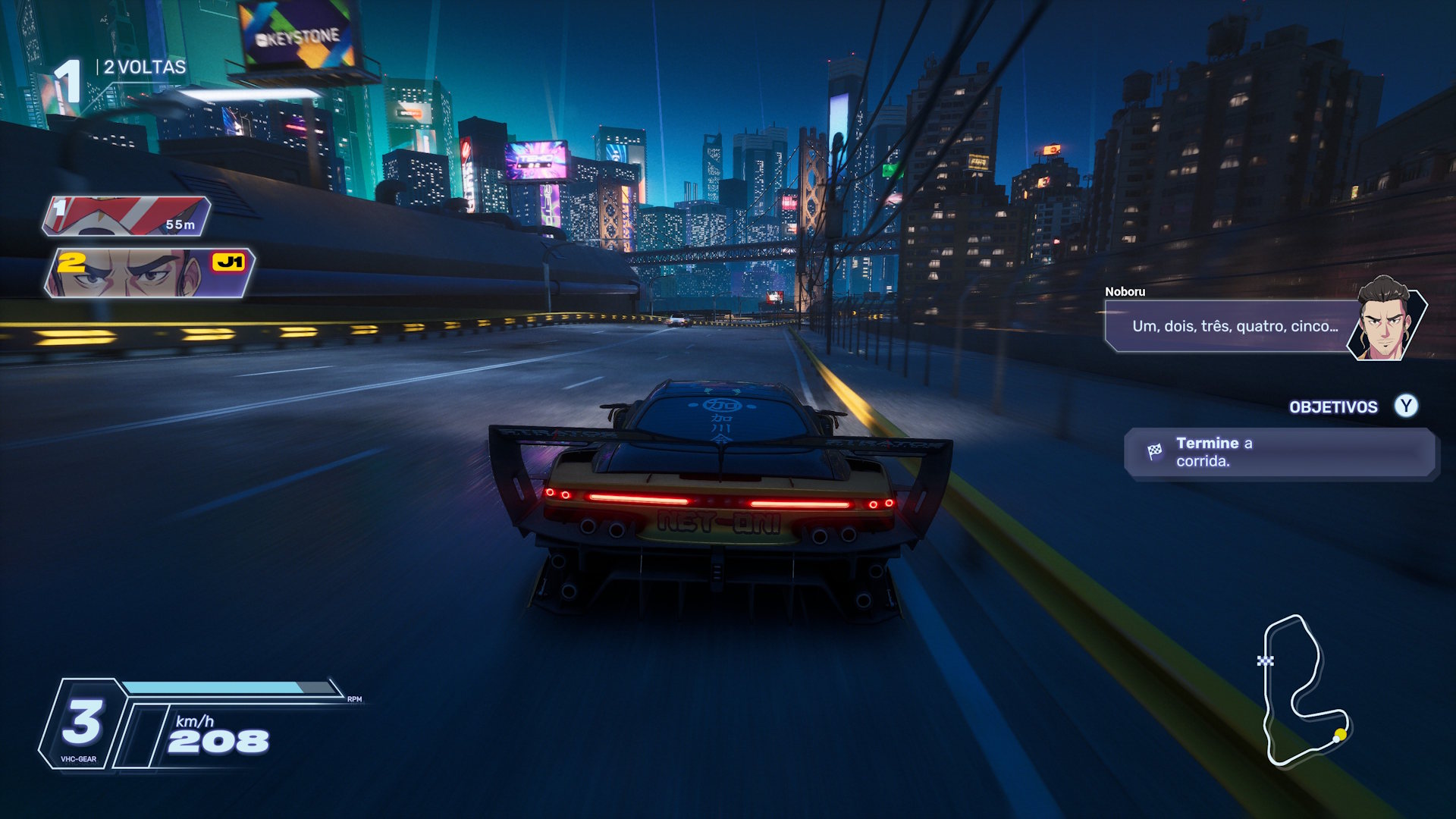Click the Termine a corrida objective
Image resolution: width=1456 pixels, height=819 pixels.
pyautogui.click(x=1279, y=452)
